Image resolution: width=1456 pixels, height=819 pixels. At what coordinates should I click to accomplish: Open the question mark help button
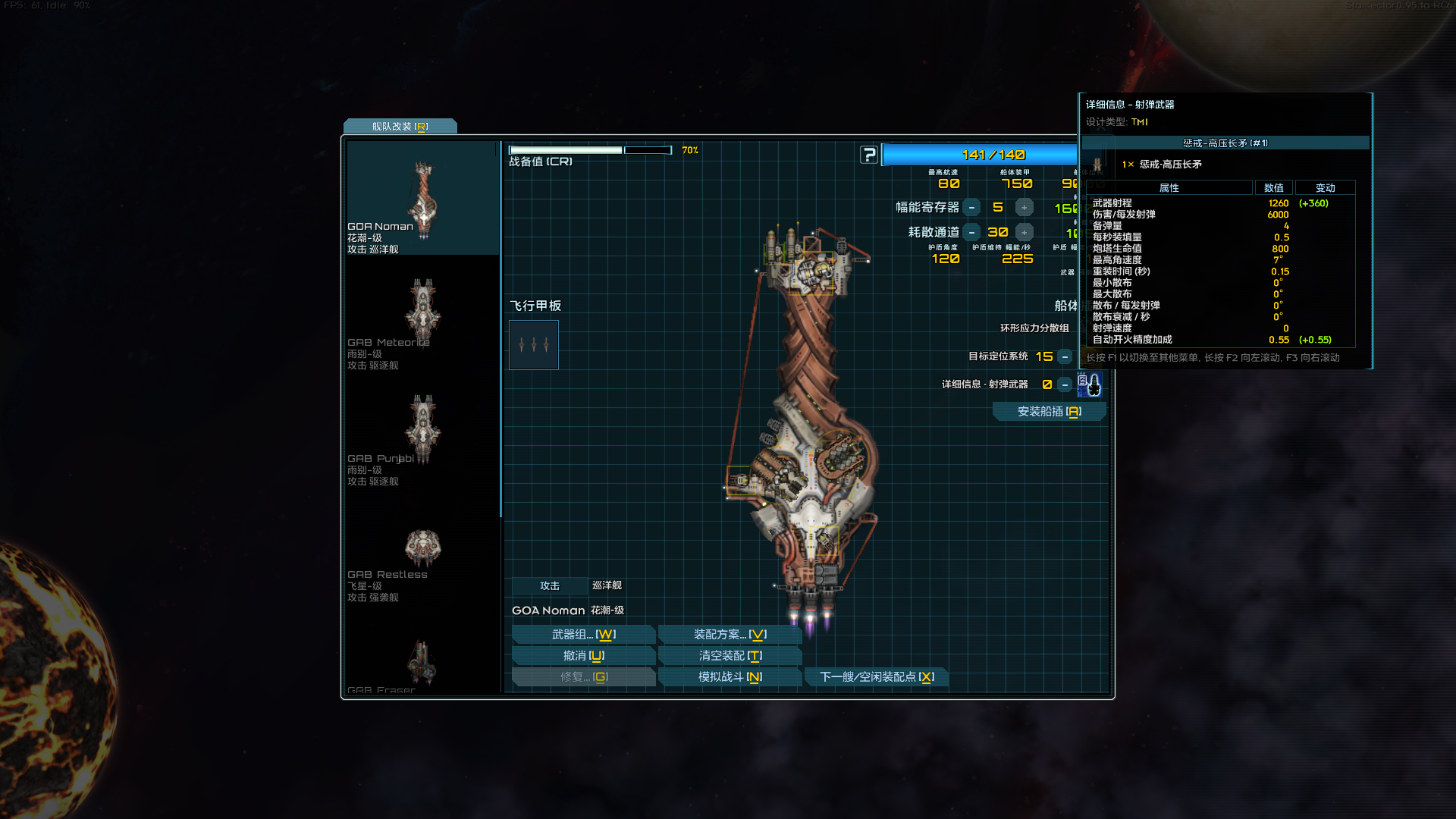point(869,155)
